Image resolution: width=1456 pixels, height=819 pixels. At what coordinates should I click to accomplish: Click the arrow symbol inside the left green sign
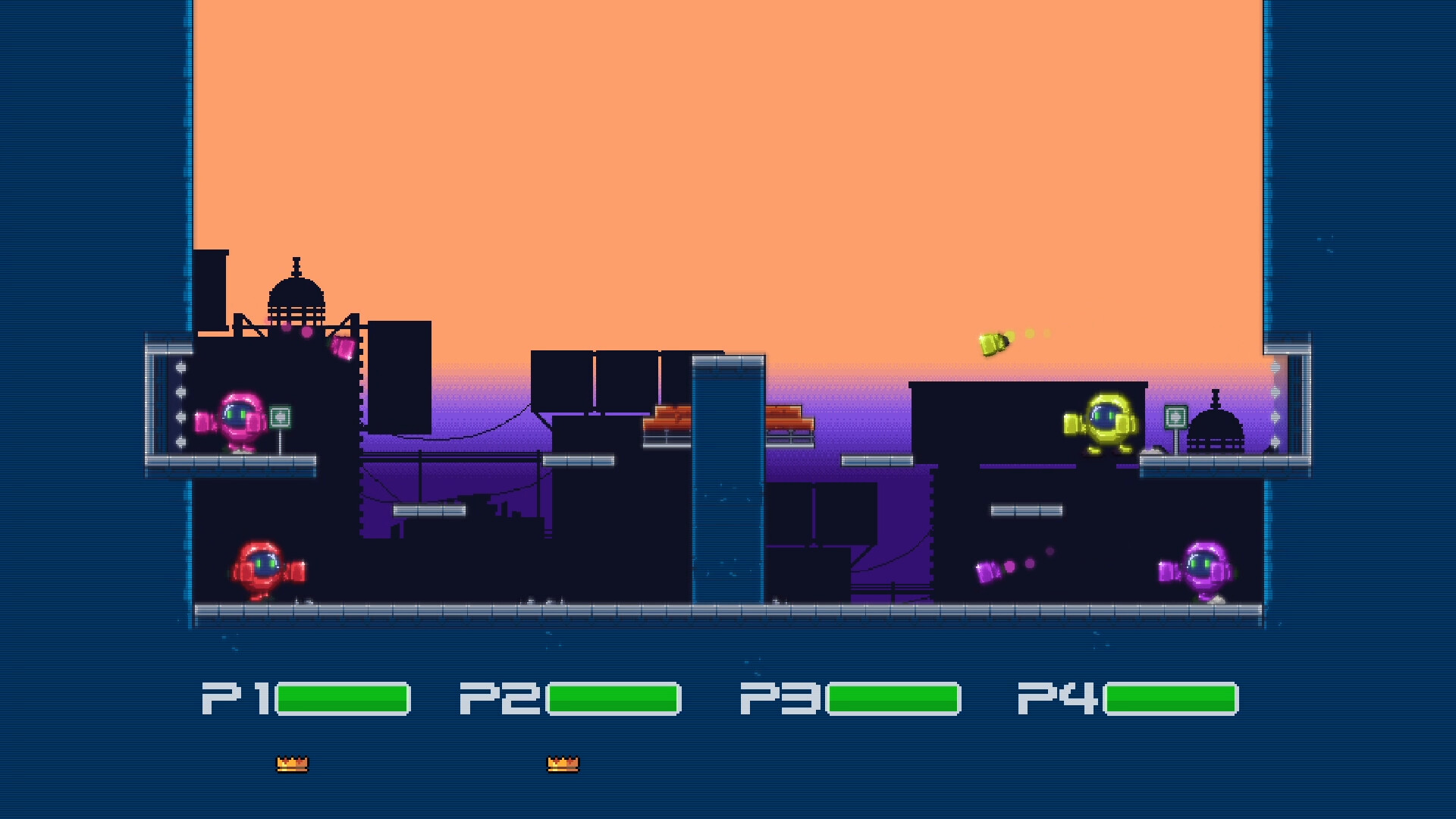[280, 417]
